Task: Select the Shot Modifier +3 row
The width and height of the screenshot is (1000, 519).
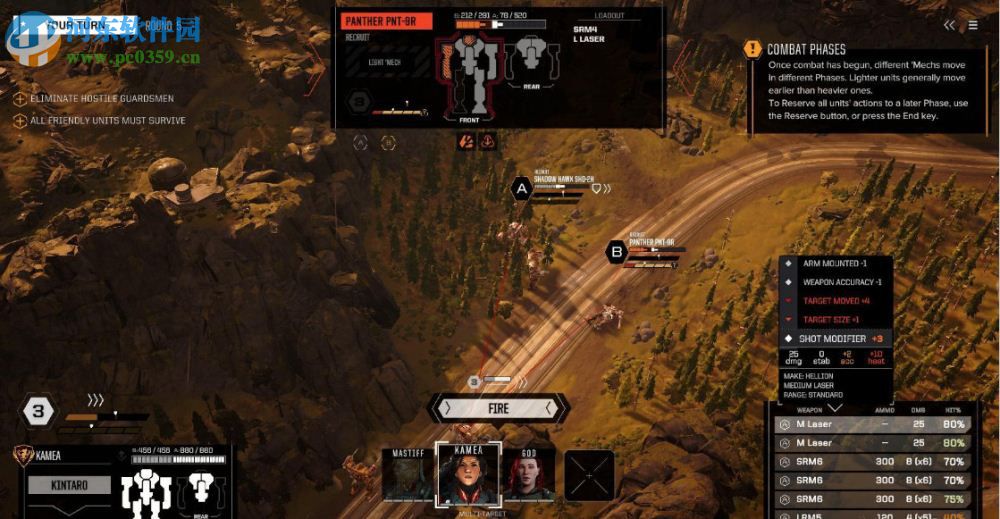Action: point(835,338)
